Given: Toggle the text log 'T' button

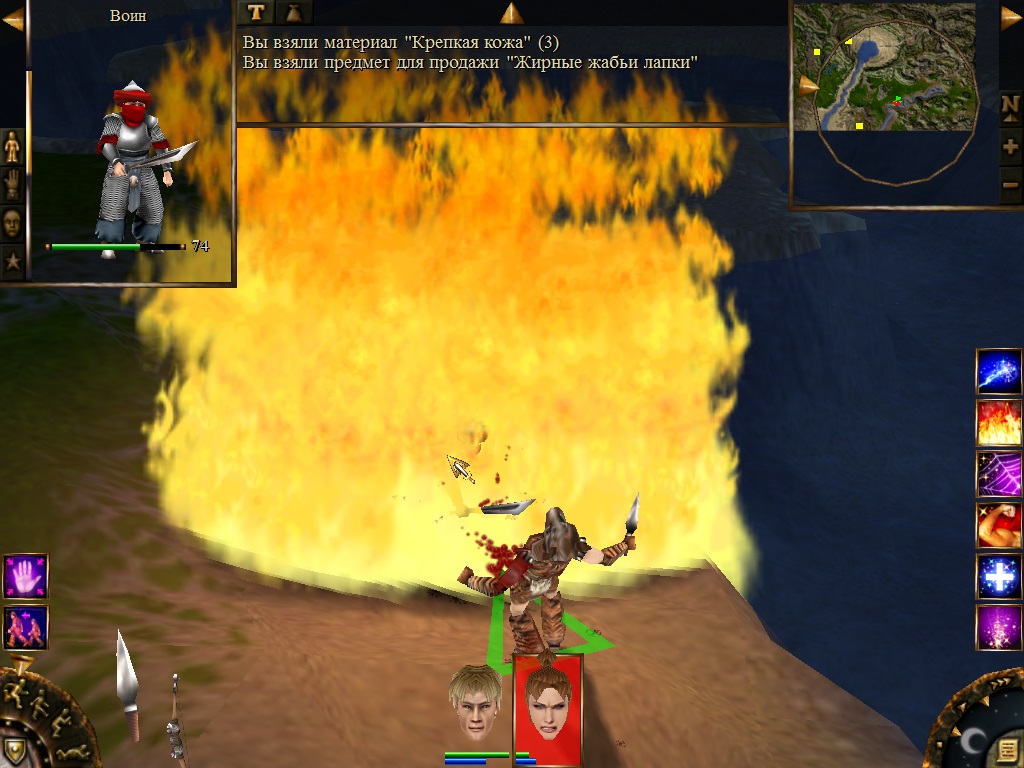Looking at the screenshot, I should (257, 12).
